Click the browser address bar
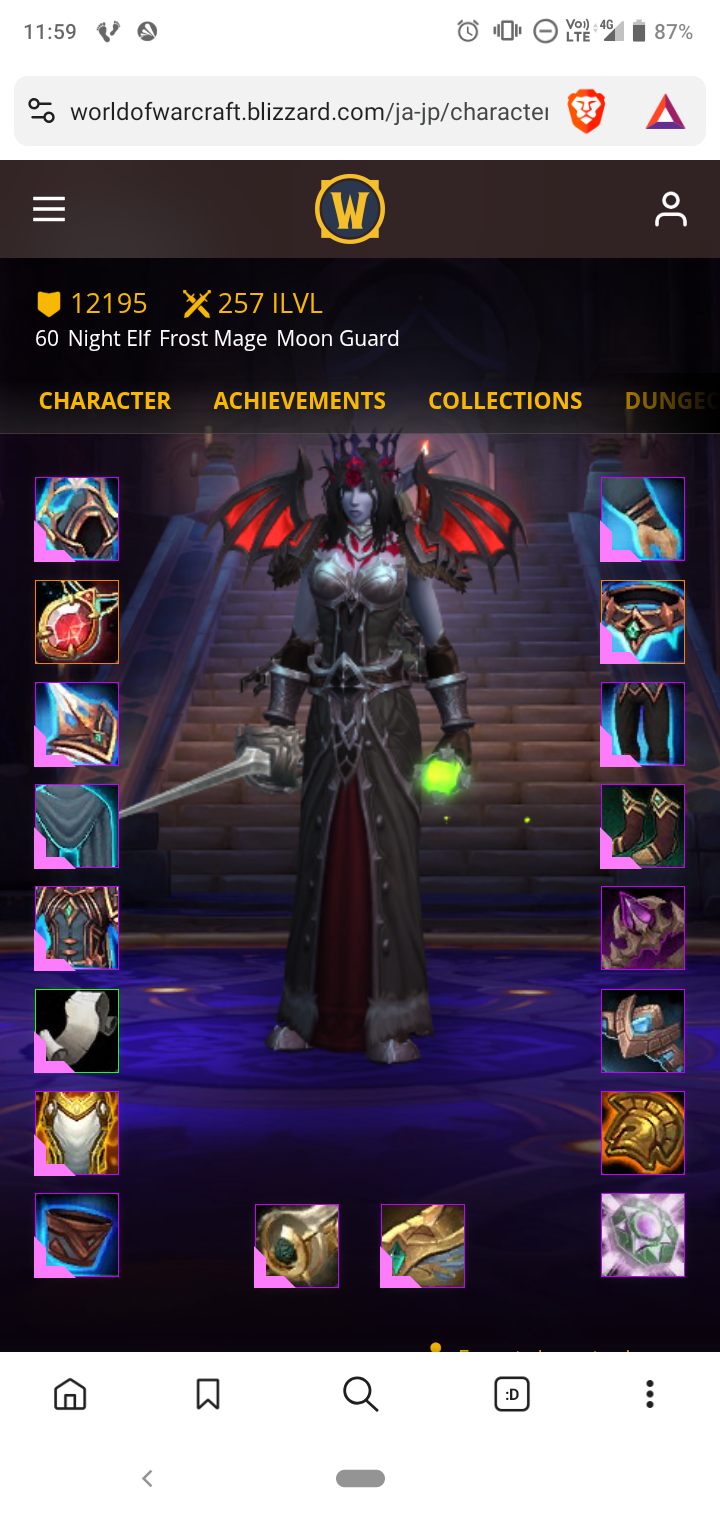 (308, 111)
